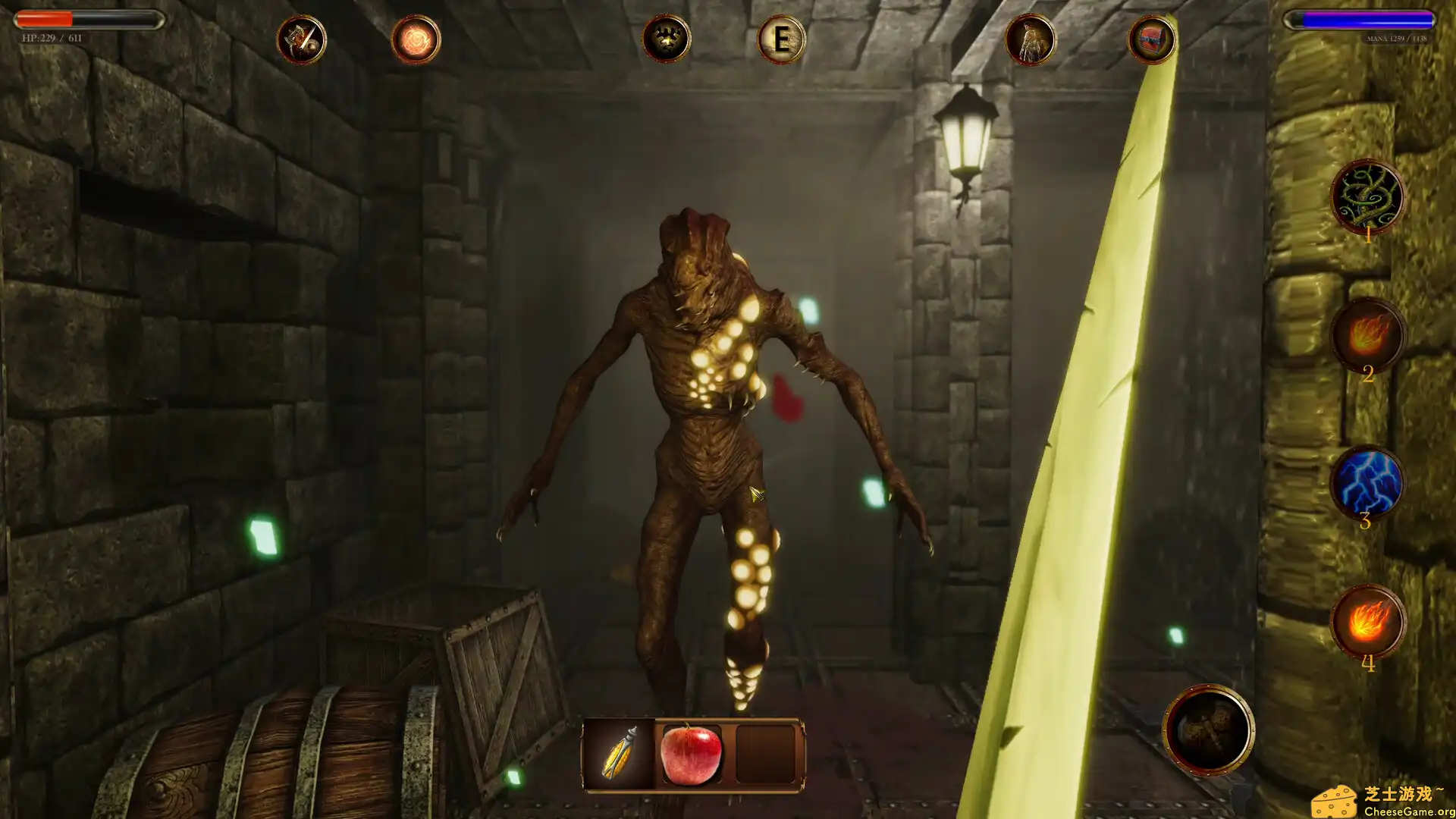The width and height of the screenshot is (1456, 819).
Task: Select the crossed weapons combat icon
Action: tap(302, 39)
